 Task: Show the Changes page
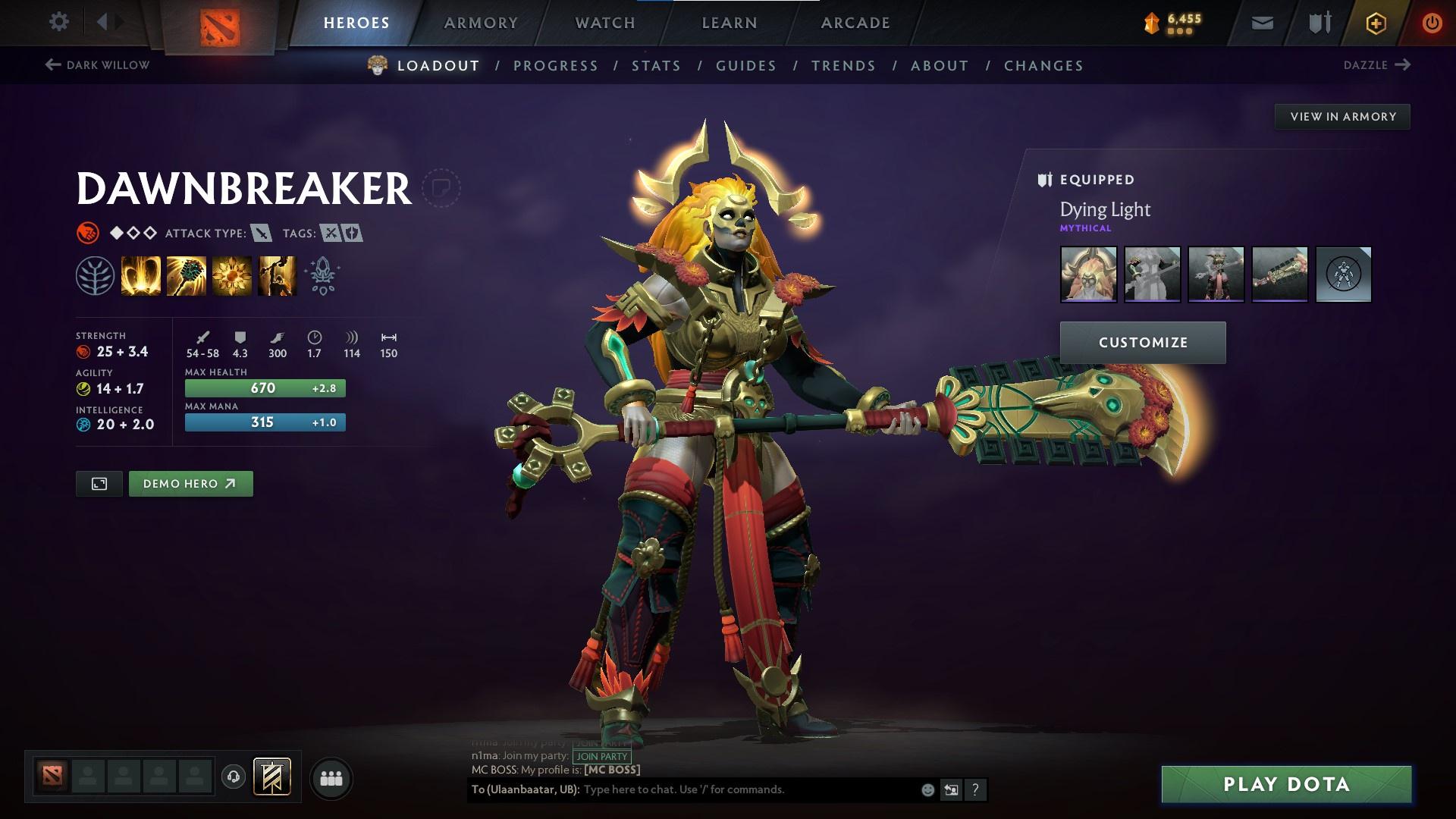pyautogui.click(x=1043, y=66)
